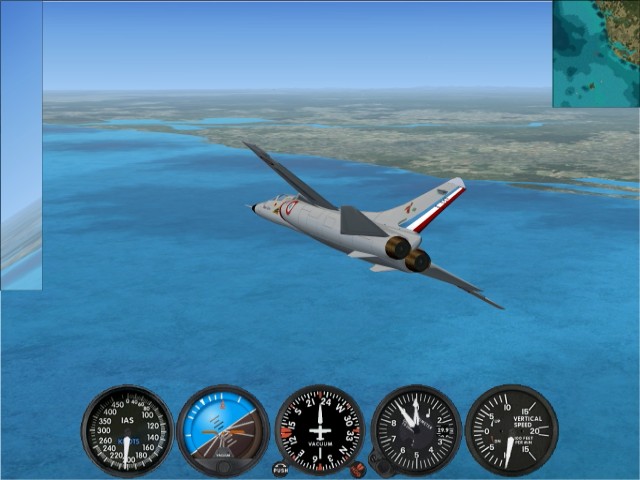Click the heading indicator gyro gauge
The image size is (640, 480).
(x=320, y=430)
